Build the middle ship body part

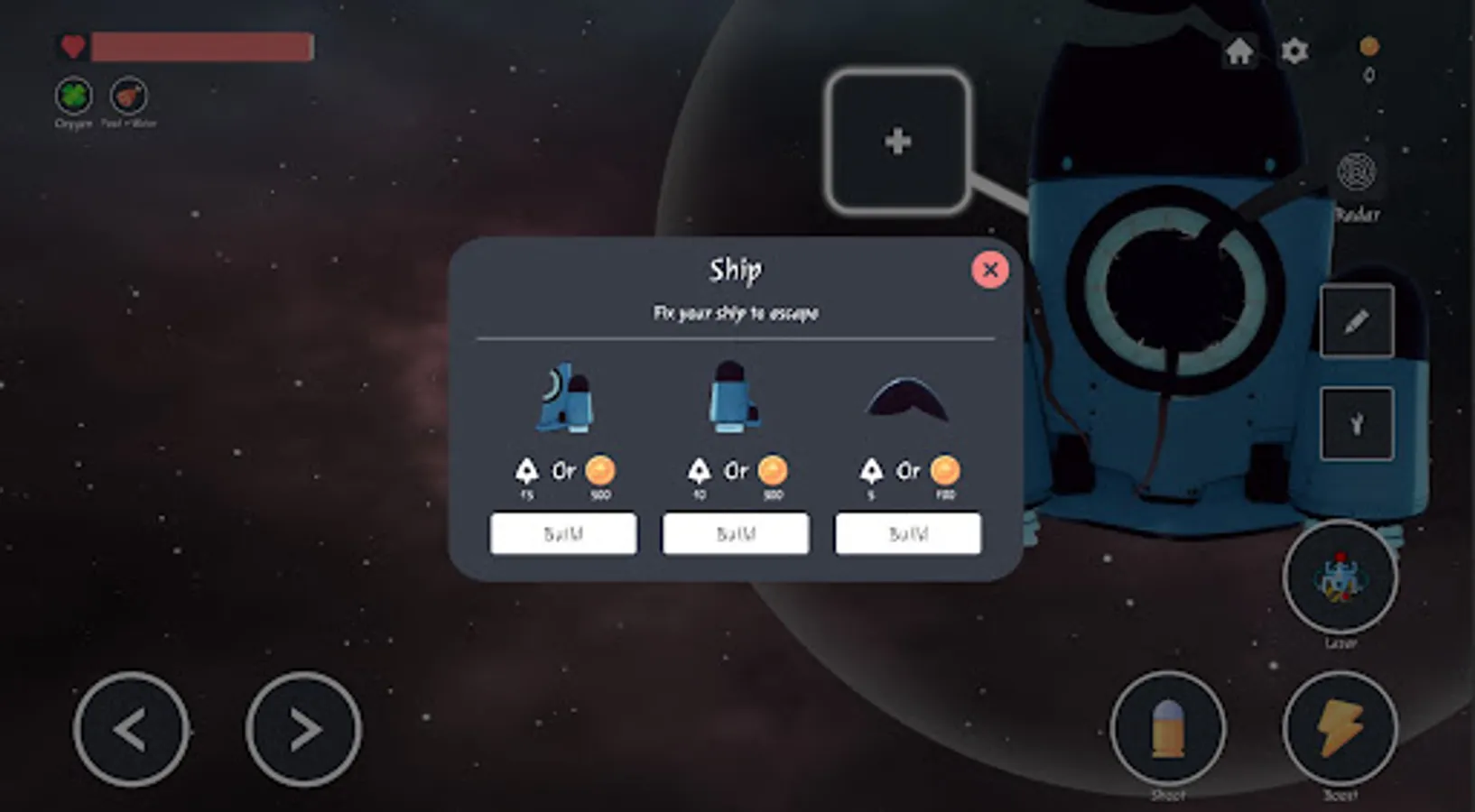[x=736, y=532]
